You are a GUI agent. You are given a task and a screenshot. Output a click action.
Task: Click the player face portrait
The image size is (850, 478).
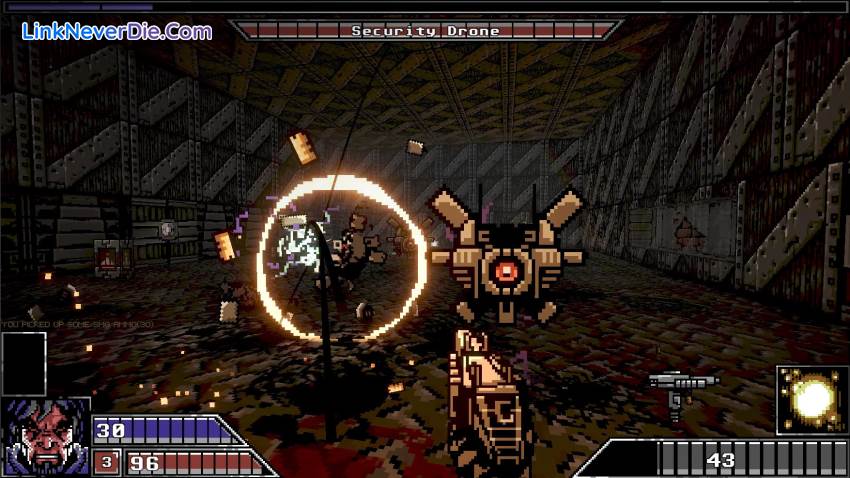(x=45, y=438)
